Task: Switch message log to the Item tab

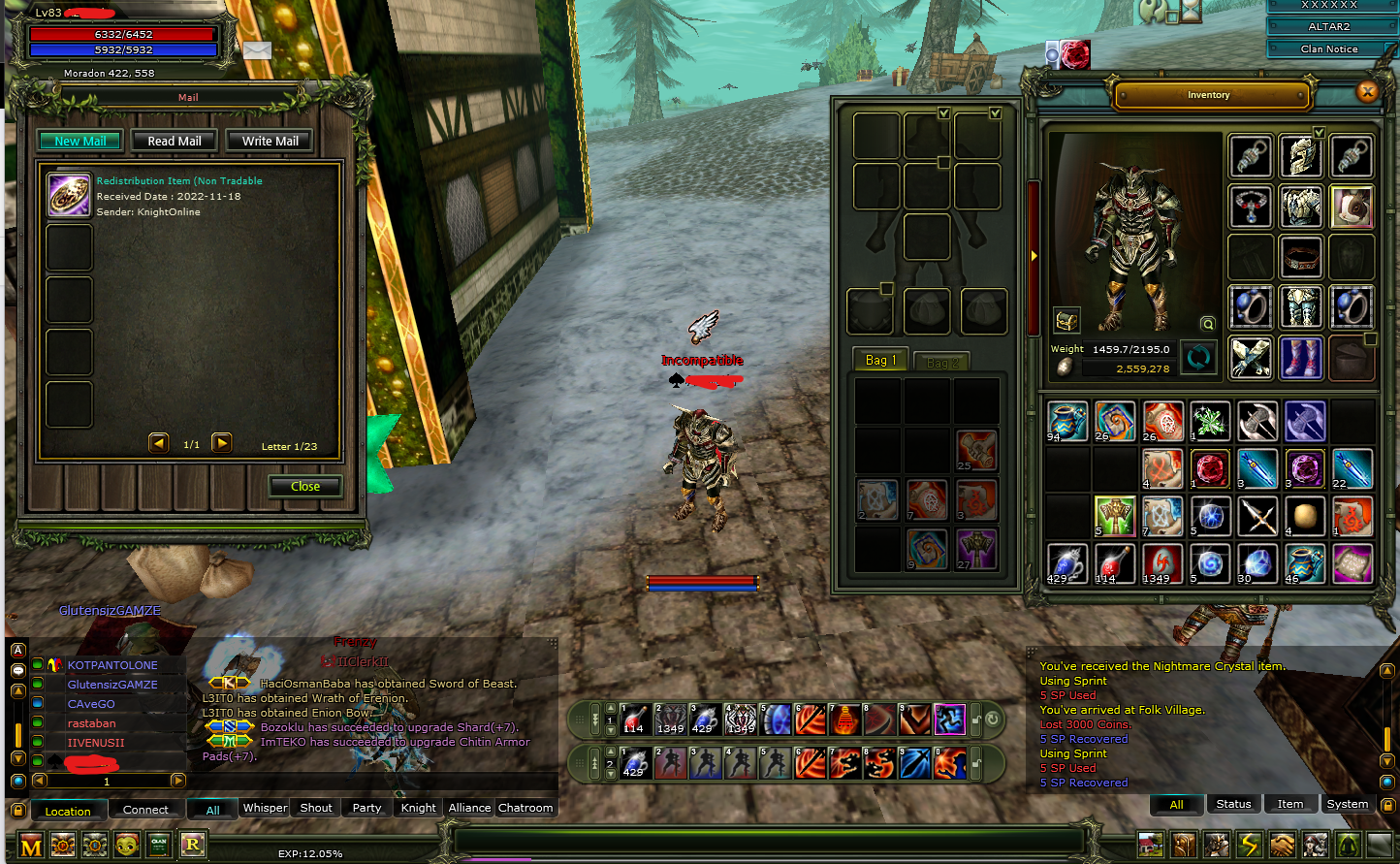Action: tap(1290, 803)
